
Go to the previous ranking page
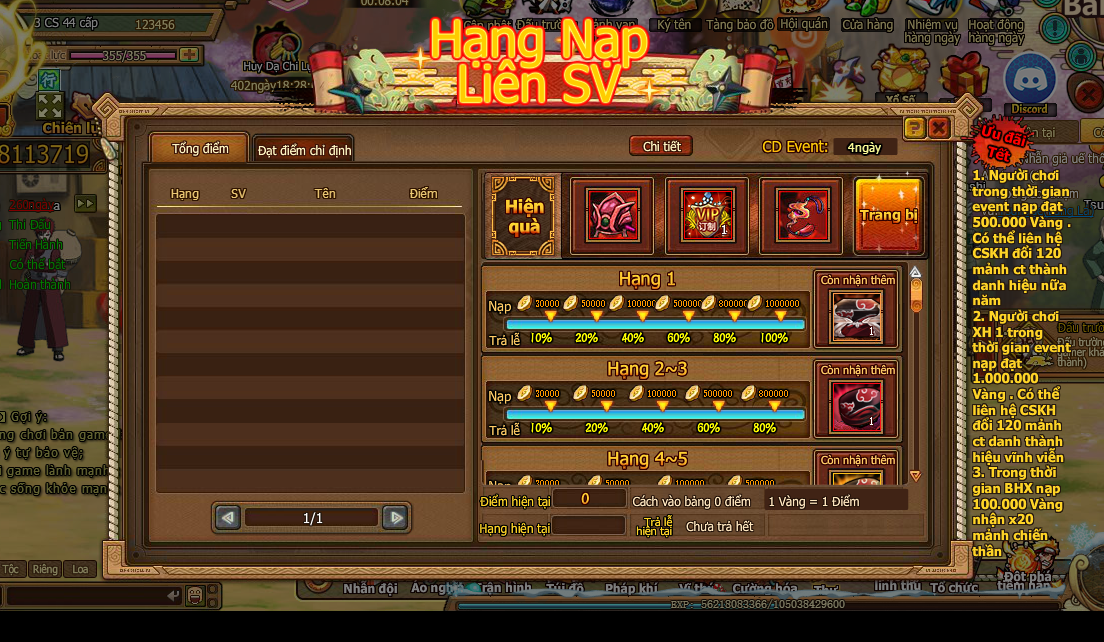pyautogui.click(x=228, y=517)
